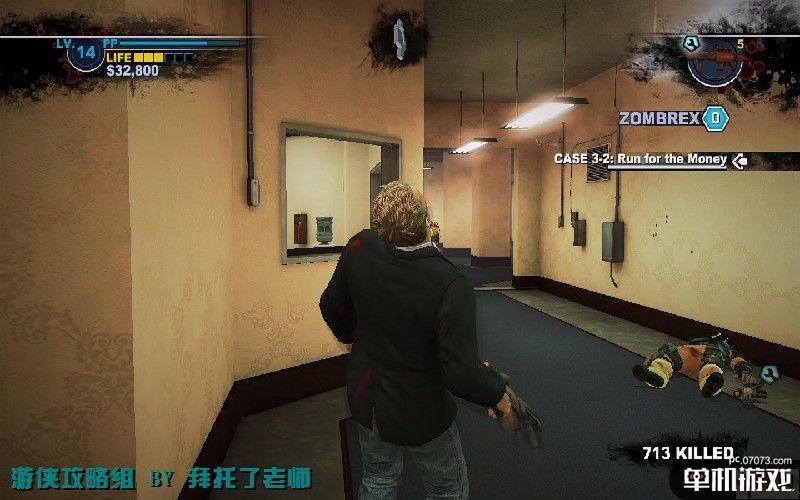The width and height of the screenshot is (800, 500).
Task: Click the Zombrex hexagon indicator
Action: (715, 118)
